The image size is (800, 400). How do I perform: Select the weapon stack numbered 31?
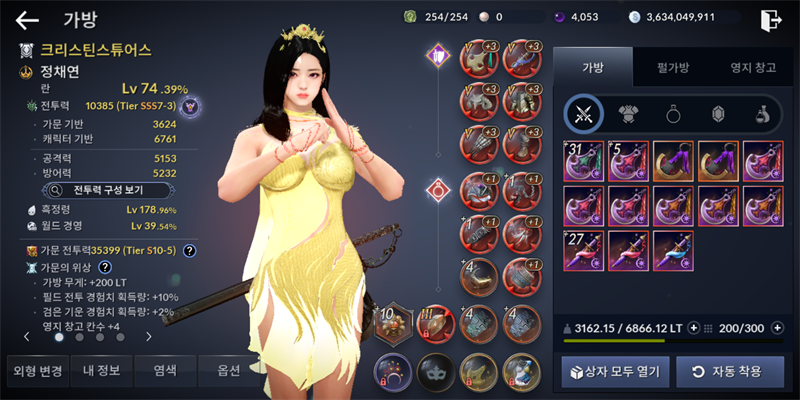[583, 161]
